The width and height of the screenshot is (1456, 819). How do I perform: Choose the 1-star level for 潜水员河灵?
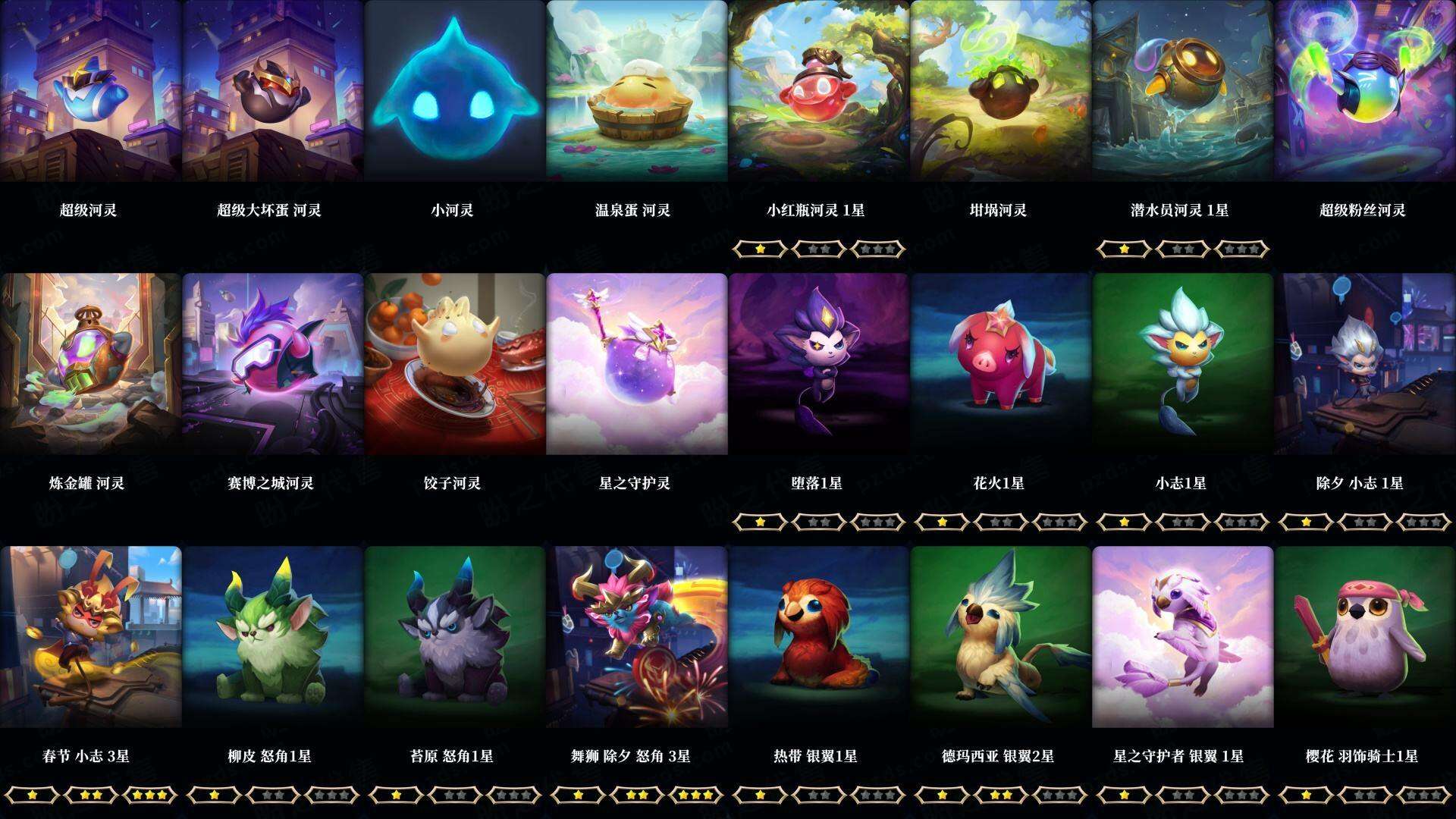coord(1123,247)
